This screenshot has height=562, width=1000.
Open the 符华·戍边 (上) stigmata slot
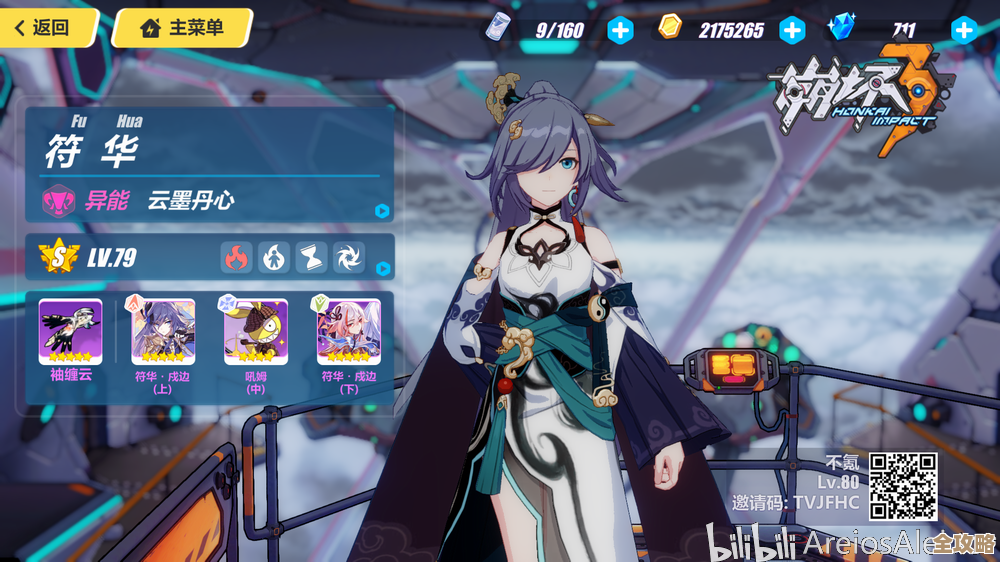point(163,332)
